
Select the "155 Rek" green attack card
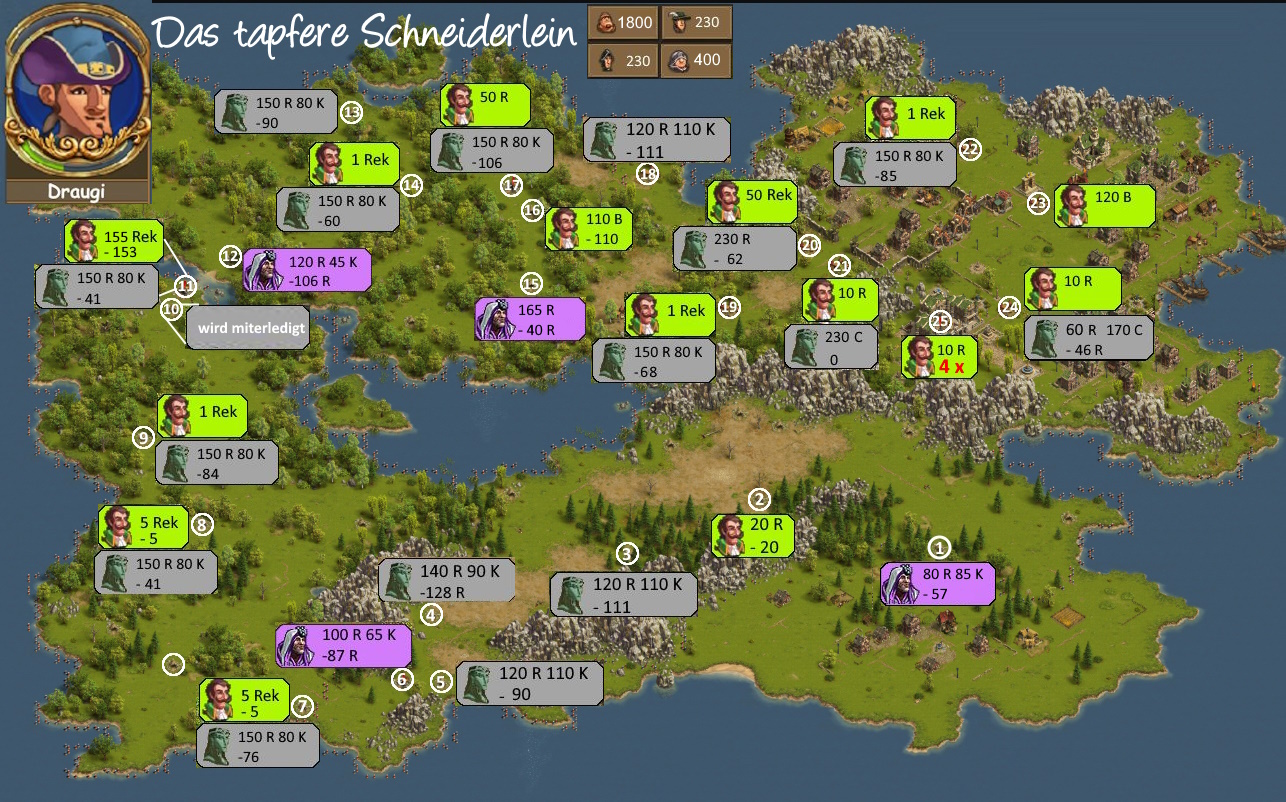coord(112,241)
